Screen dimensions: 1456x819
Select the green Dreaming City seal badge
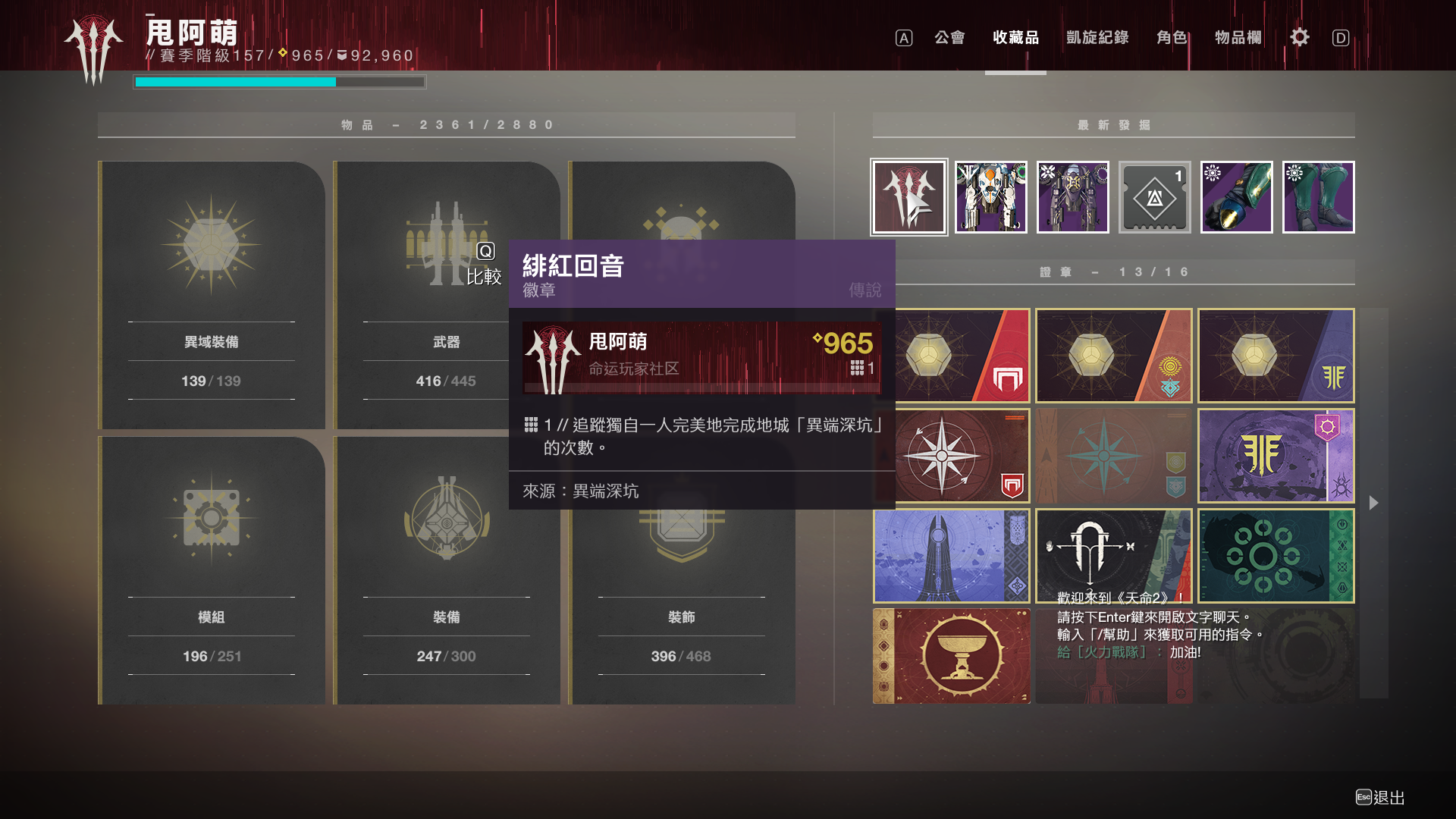point(1276,556)
